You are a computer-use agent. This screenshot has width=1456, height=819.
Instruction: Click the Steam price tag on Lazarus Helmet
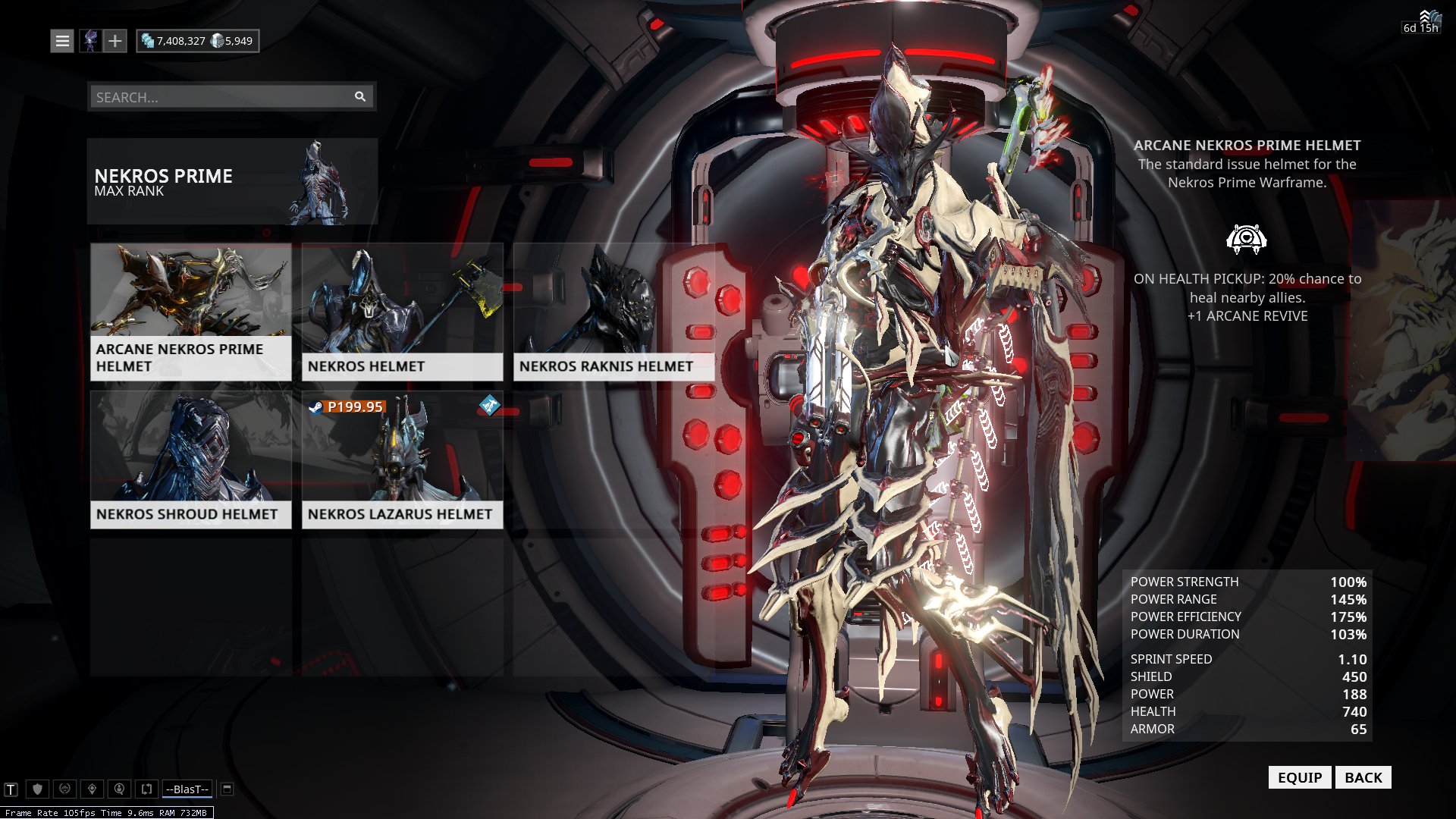coord(347,406)
